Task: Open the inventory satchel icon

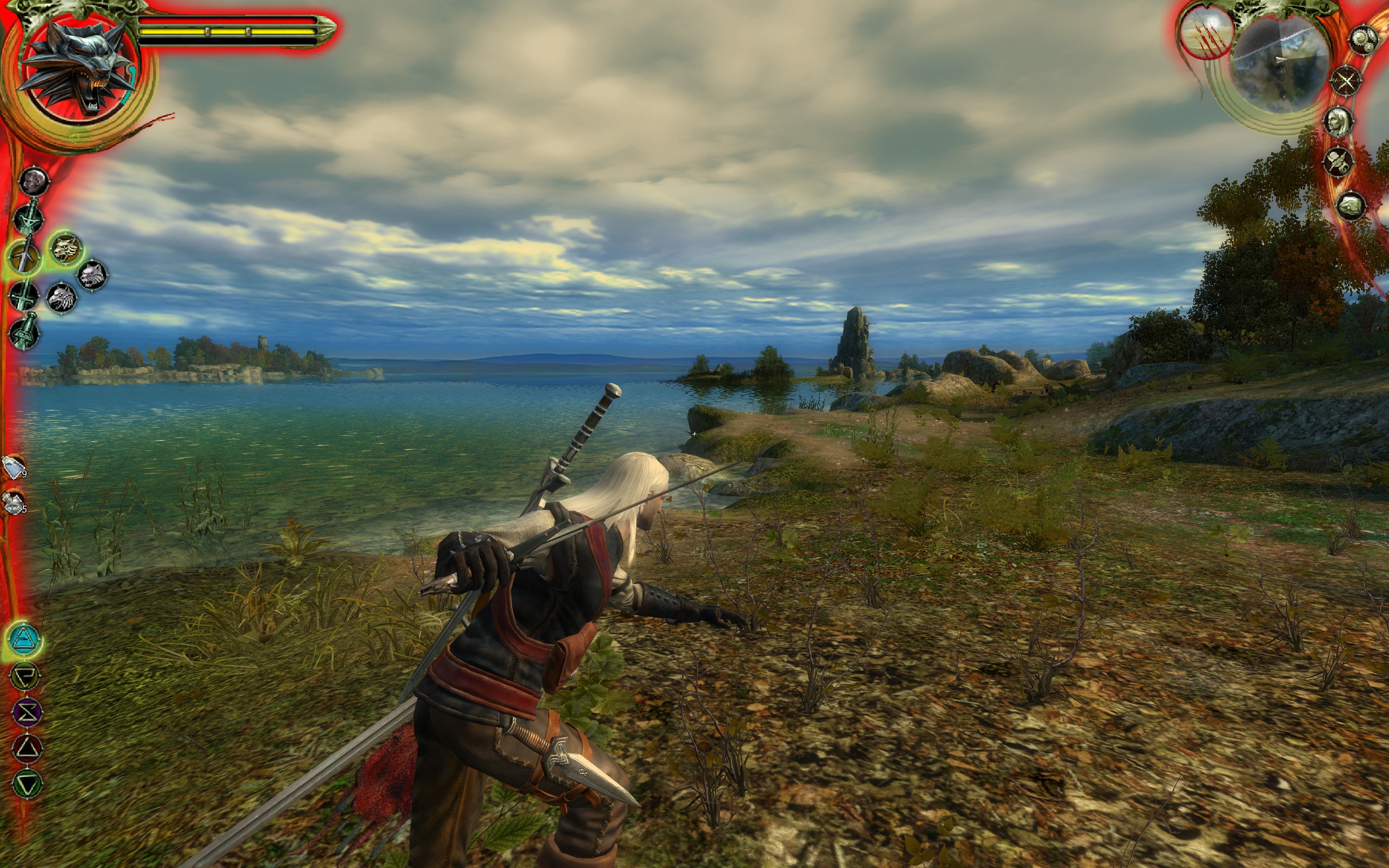Action: (x=1350, y=205)
